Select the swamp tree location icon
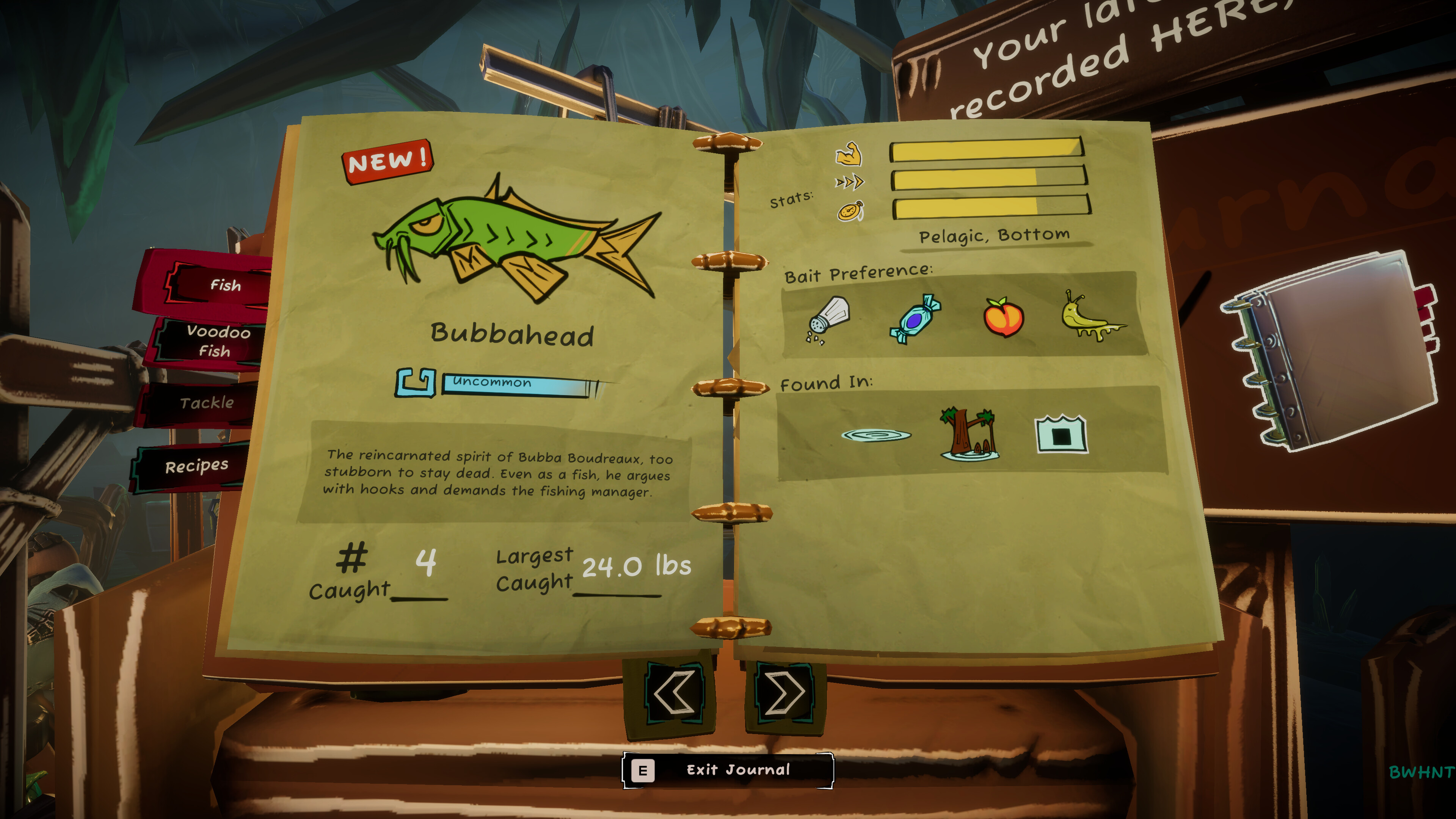 point(969,433)
